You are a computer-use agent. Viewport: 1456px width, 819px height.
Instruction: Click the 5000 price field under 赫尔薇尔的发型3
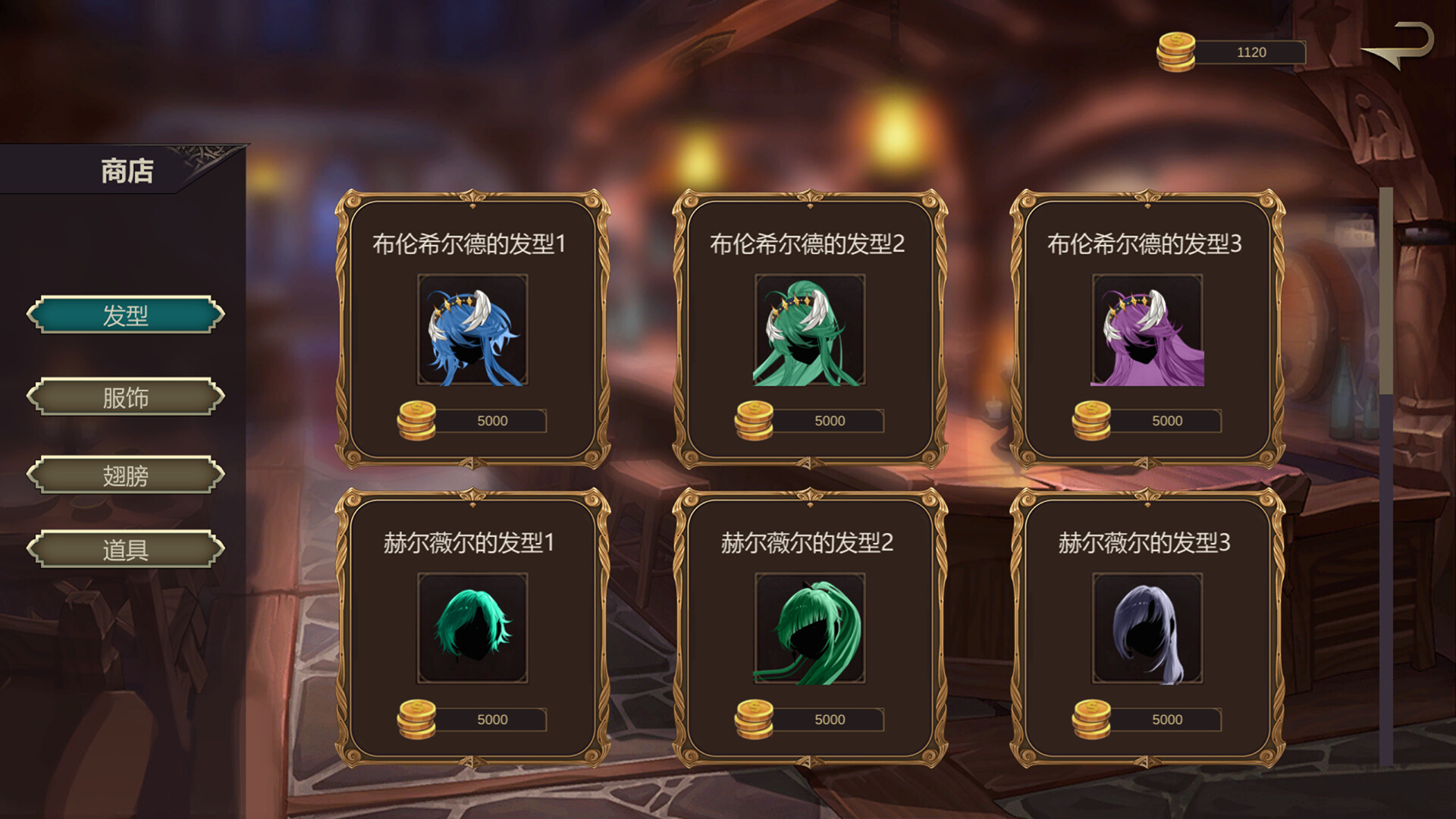[1166, 720]
